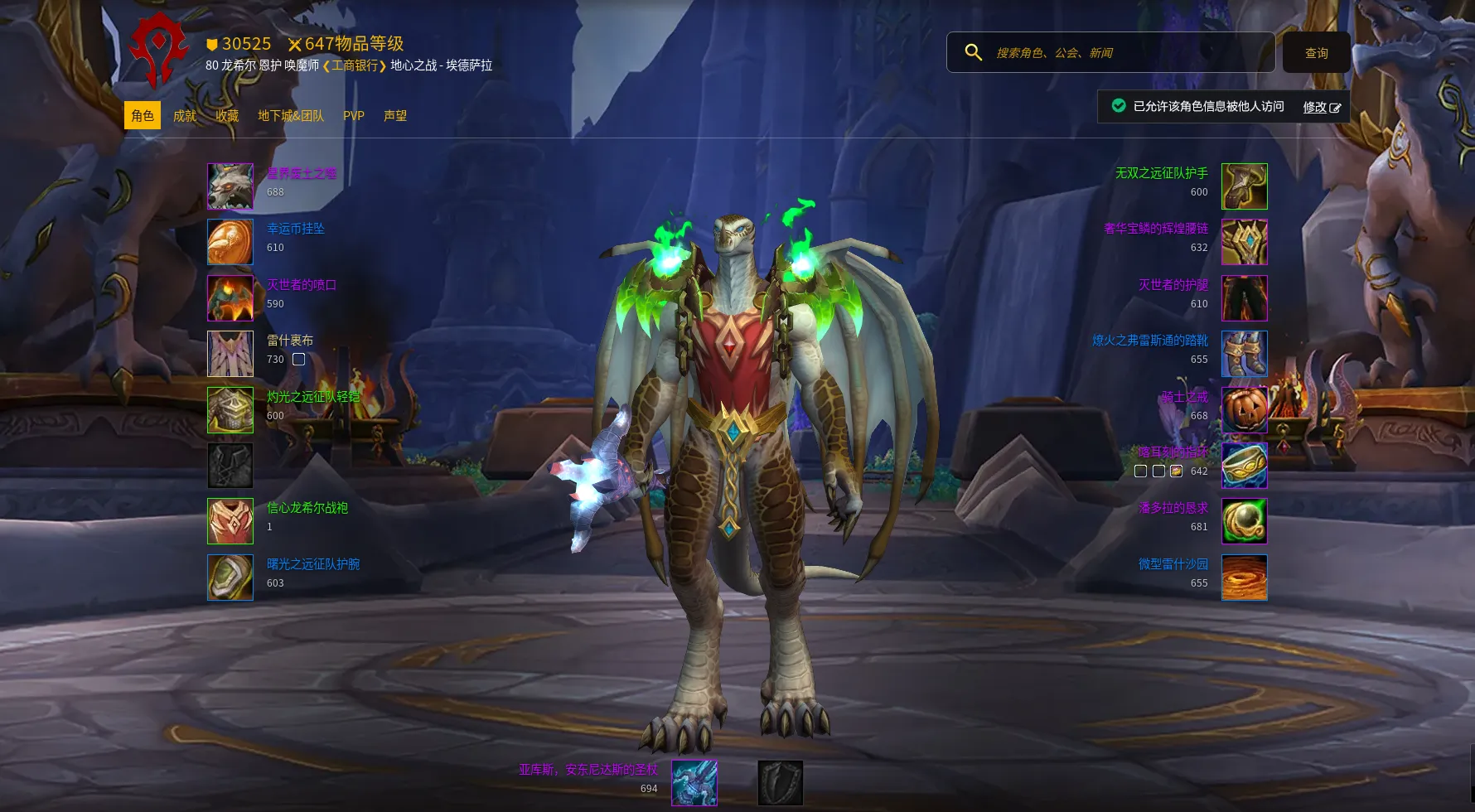Open the 奢华宝鳞的辉煌腰链 belt icon
Viewport: 1475px width, 812px height.
(1245, 242)
